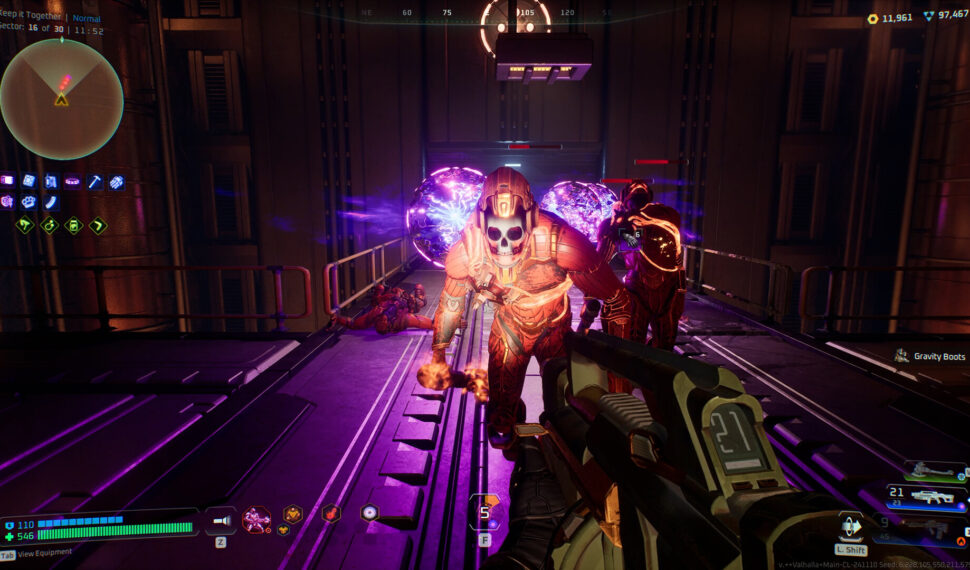The image size is (970, 570).
Task: Click the compass heading indicator
Action: (x=515, y=15)
